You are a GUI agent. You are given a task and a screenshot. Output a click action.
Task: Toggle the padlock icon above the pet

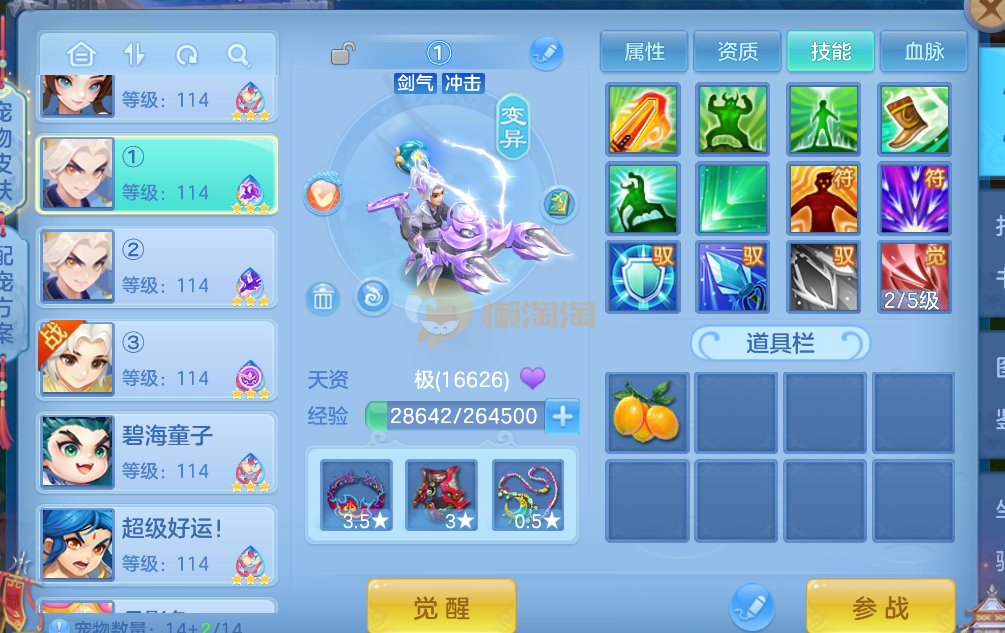[x=344, y=53]
